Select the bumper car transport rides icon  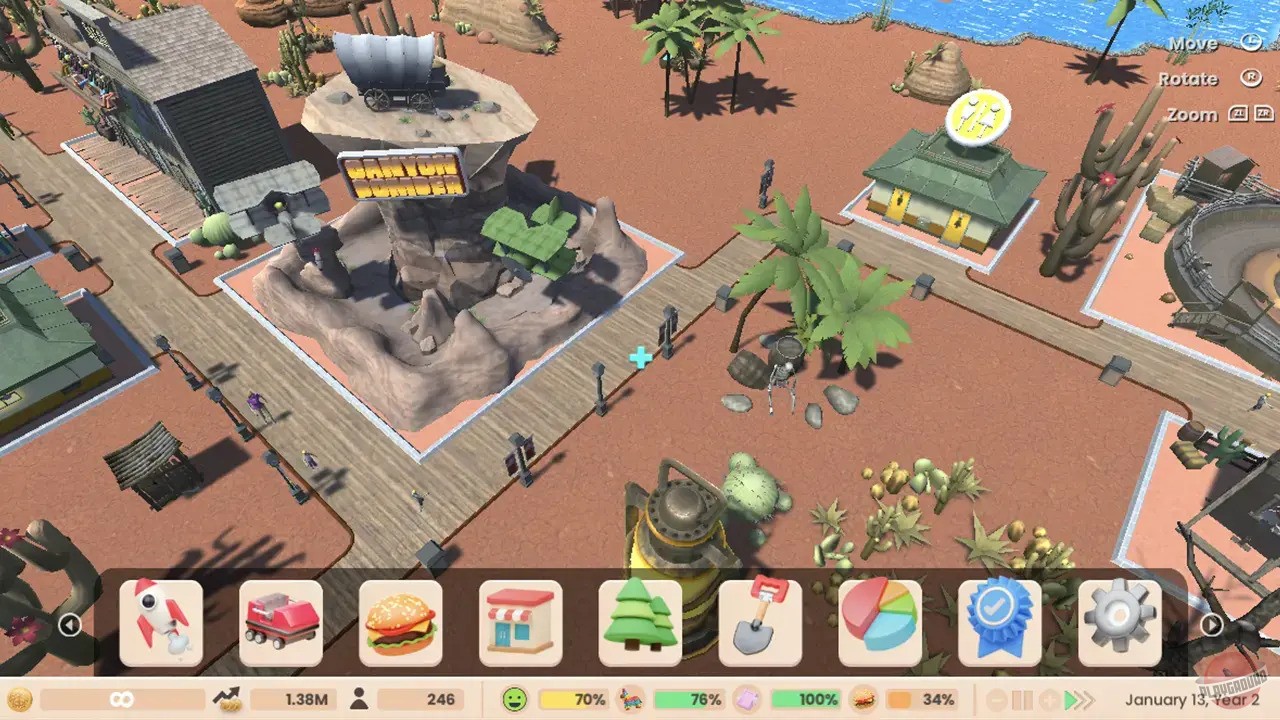pyautogui.click(x=282, y=625)
